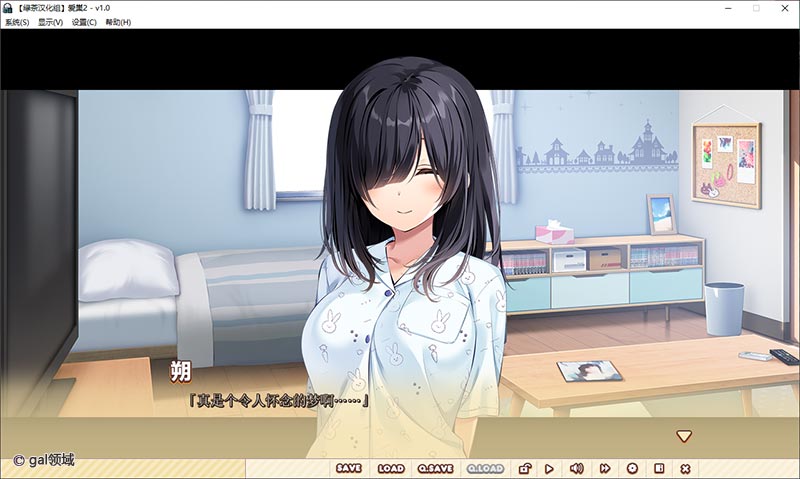The width and height of the screenshot is (800, 479).
Task: Open the 设置(C) menu
Action: (x=84, y=22)
